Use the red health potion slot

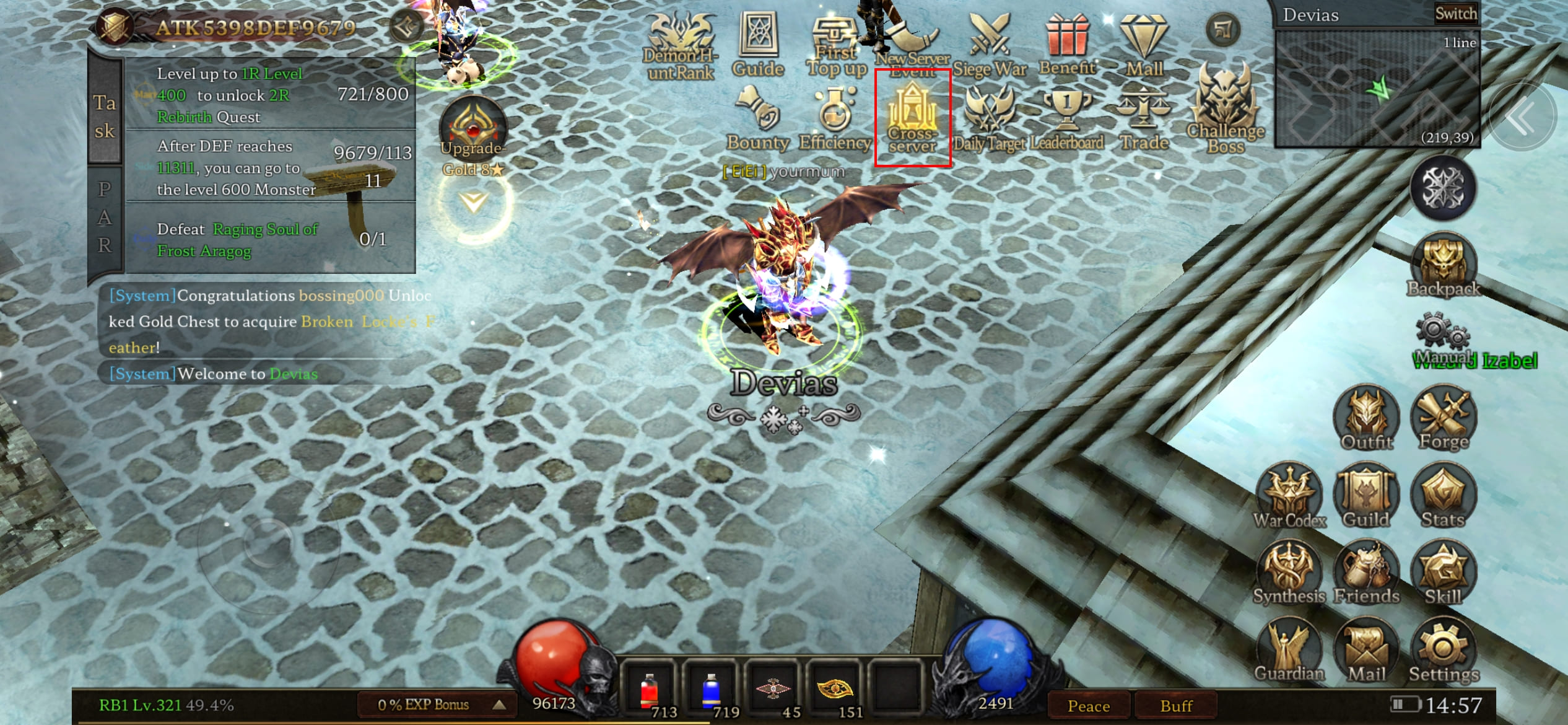648,691
